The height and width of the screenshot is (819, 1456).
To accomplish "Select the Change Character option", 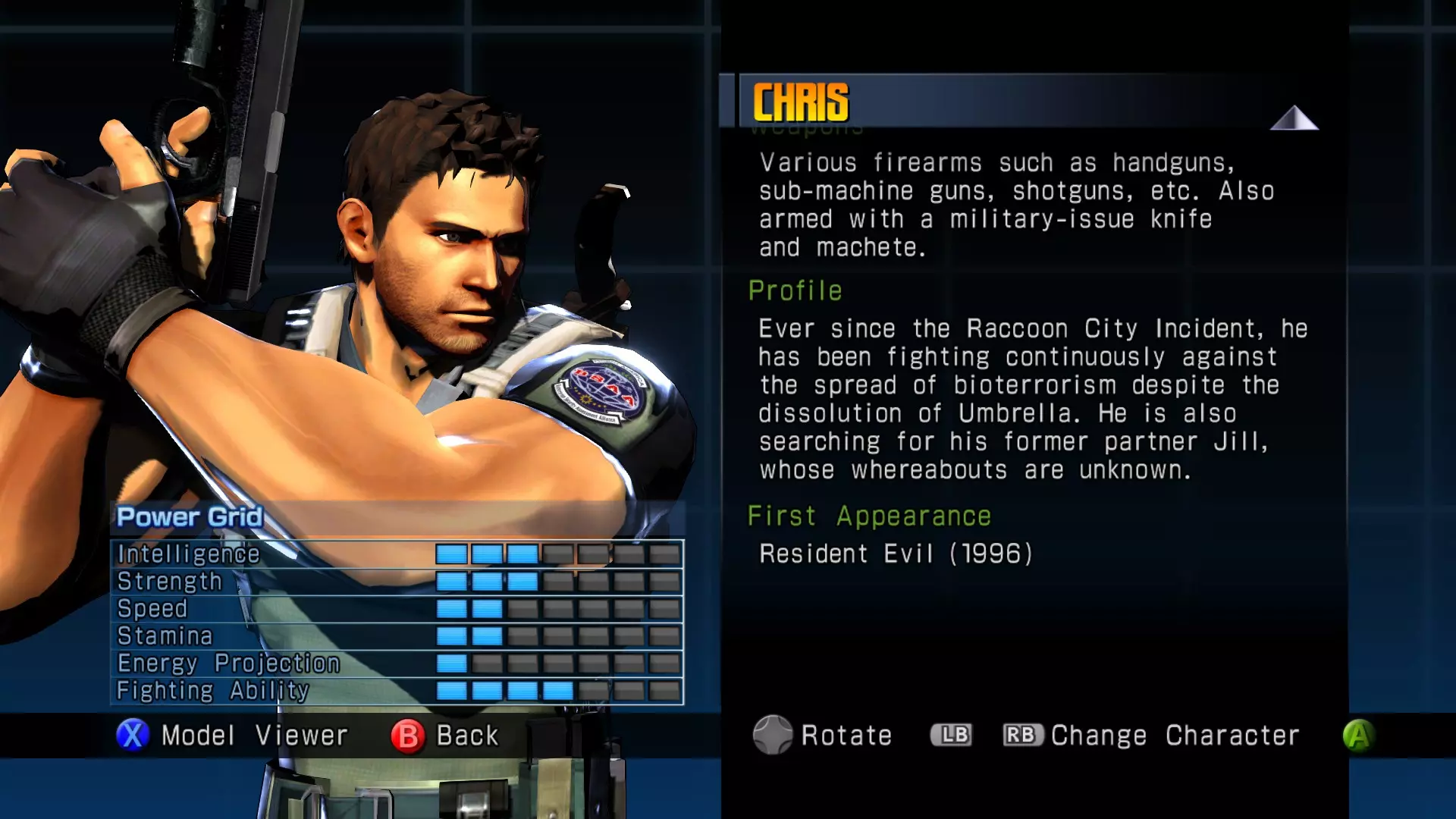I will coord(1174,736).
